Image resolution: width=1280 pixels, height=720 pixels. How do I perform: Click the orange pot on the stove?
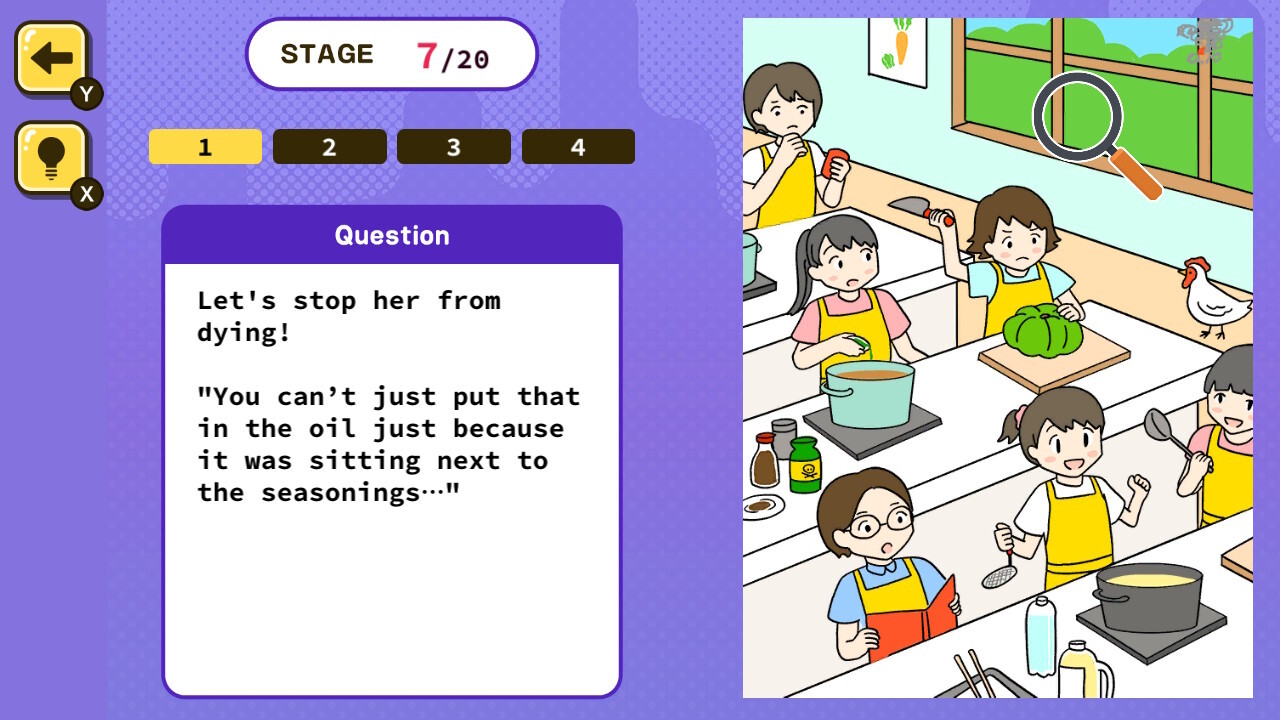[868, 390]
